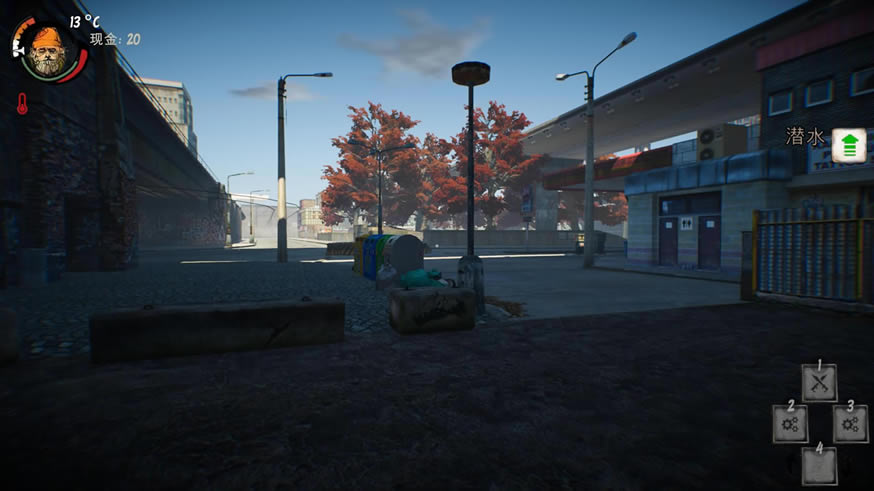Open the bearded hobo character portrait
The width and height of the screenshot is (874, 491).
[46, 50]
